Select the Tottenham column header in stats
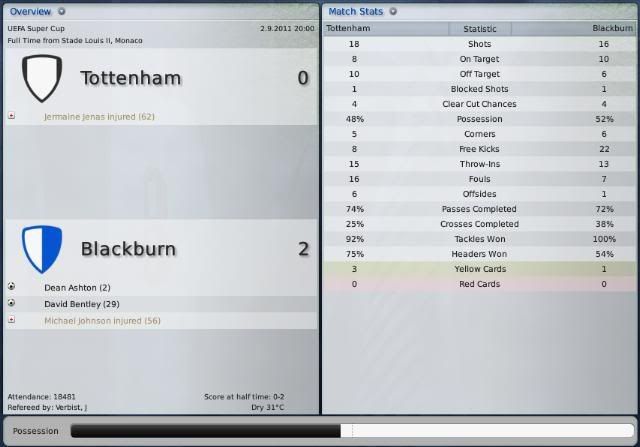640x447 pixels. [348, 29]
